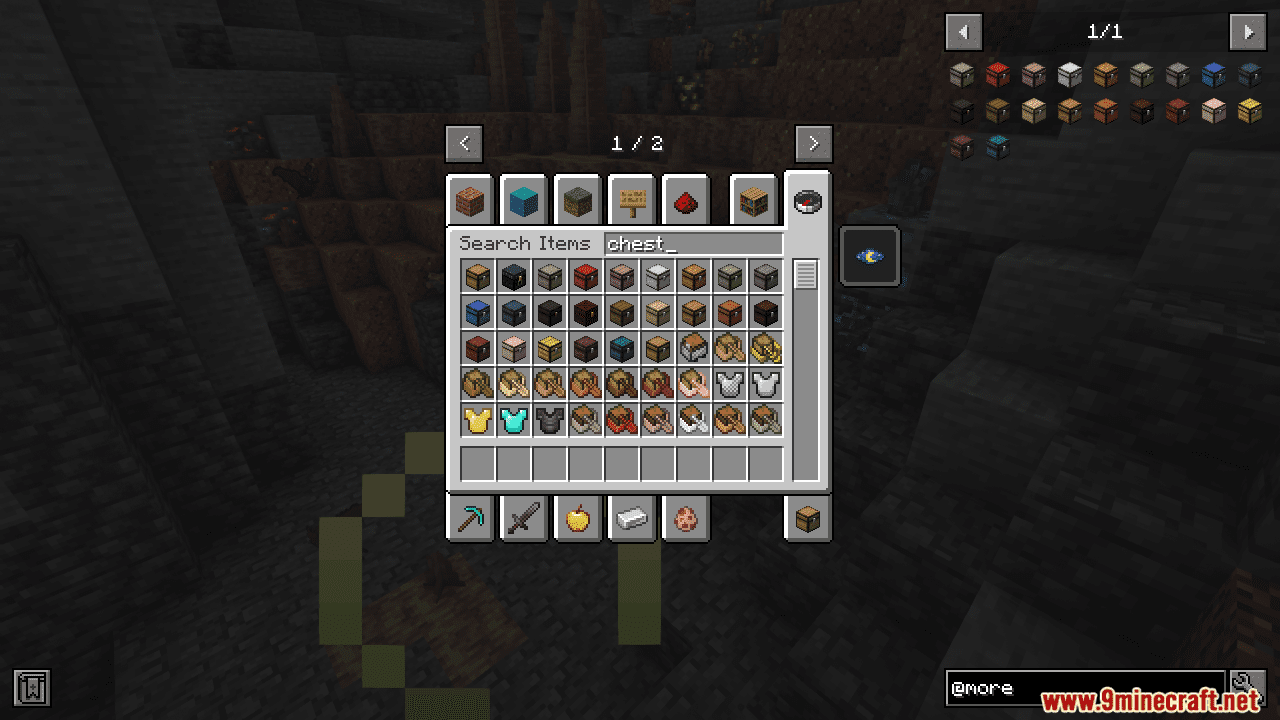Click the compass Search Items tab
1280x720 pixels.
point(808,200)
